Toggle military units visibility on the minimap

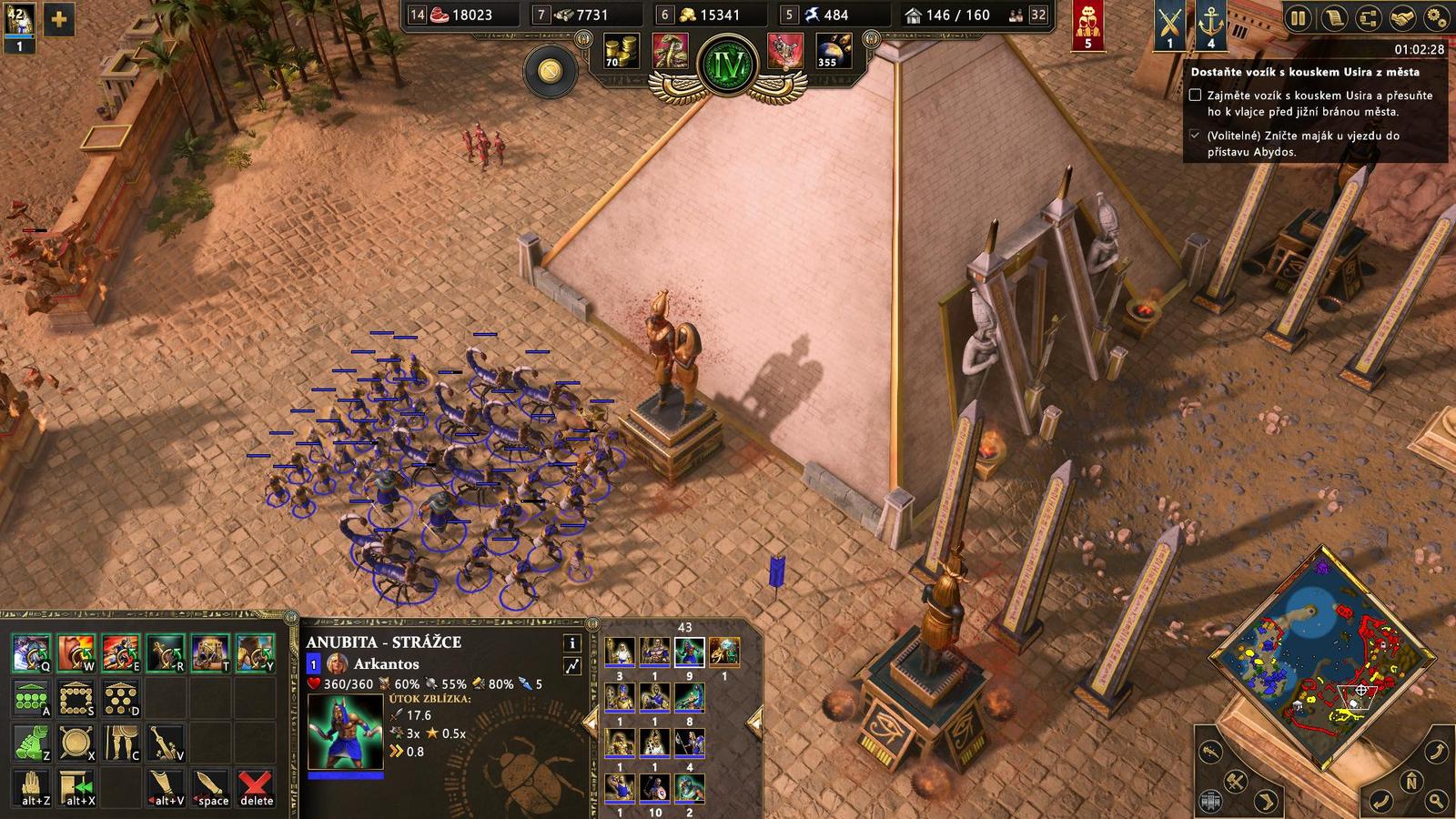click(x=1237, y=780)
